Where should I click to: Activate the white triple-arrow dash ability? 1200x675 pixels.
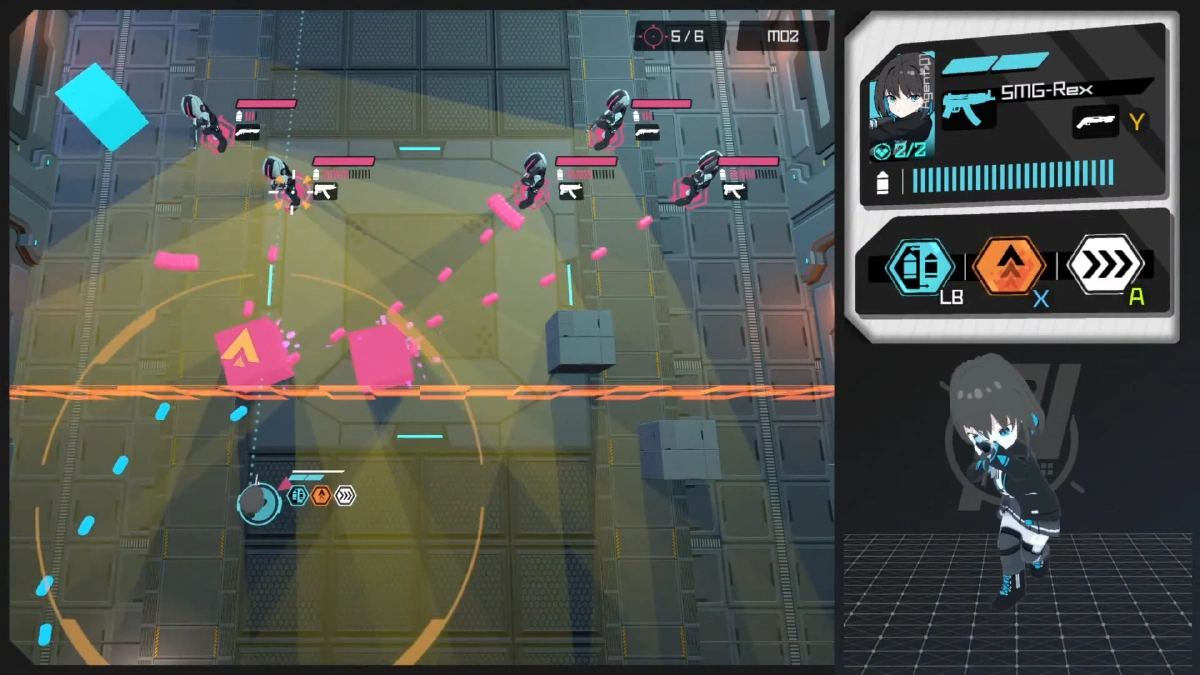[x=1105, y=265]
